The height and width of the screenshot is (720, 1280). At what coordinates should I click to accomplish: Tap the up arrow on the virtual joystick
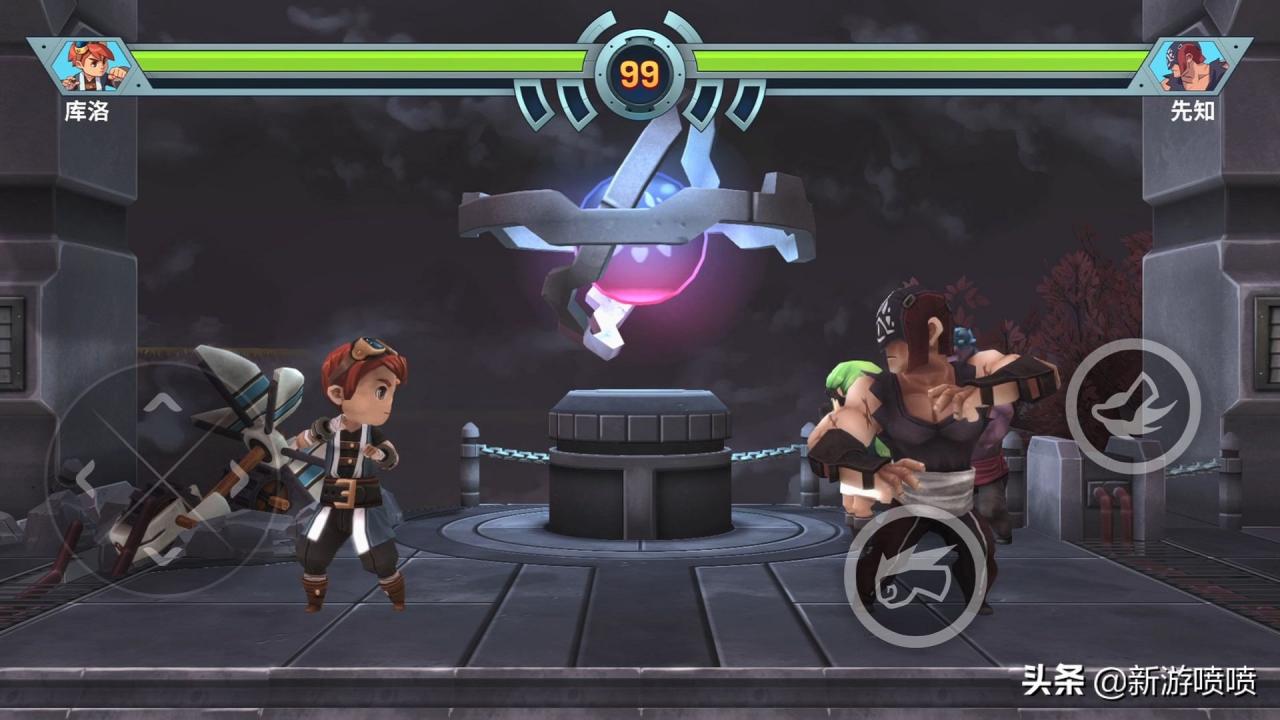pos(165,403)
